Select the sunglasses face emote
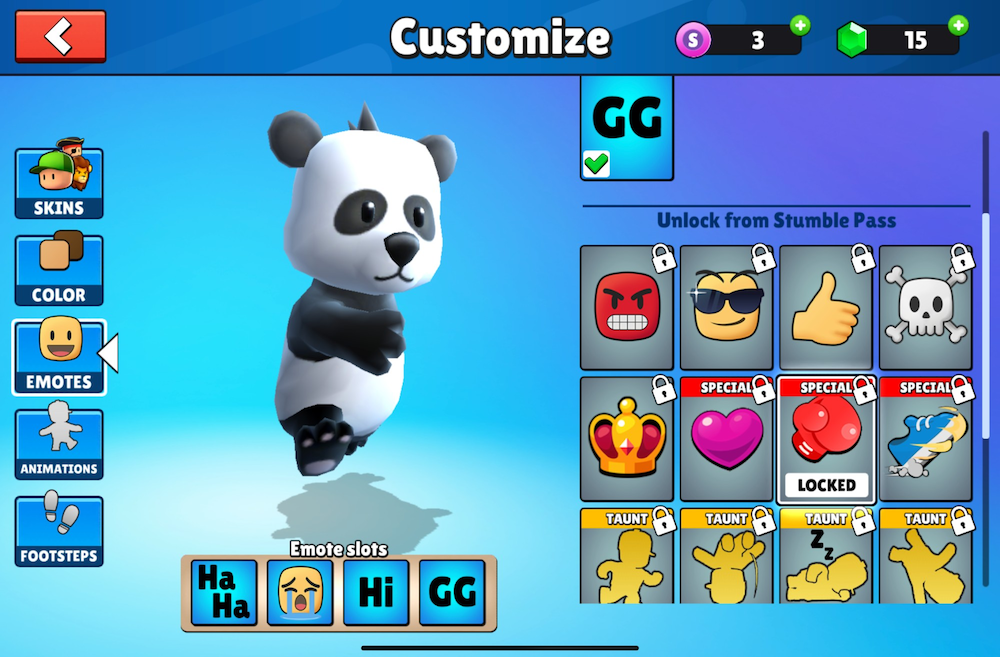 tap(726, 308)
